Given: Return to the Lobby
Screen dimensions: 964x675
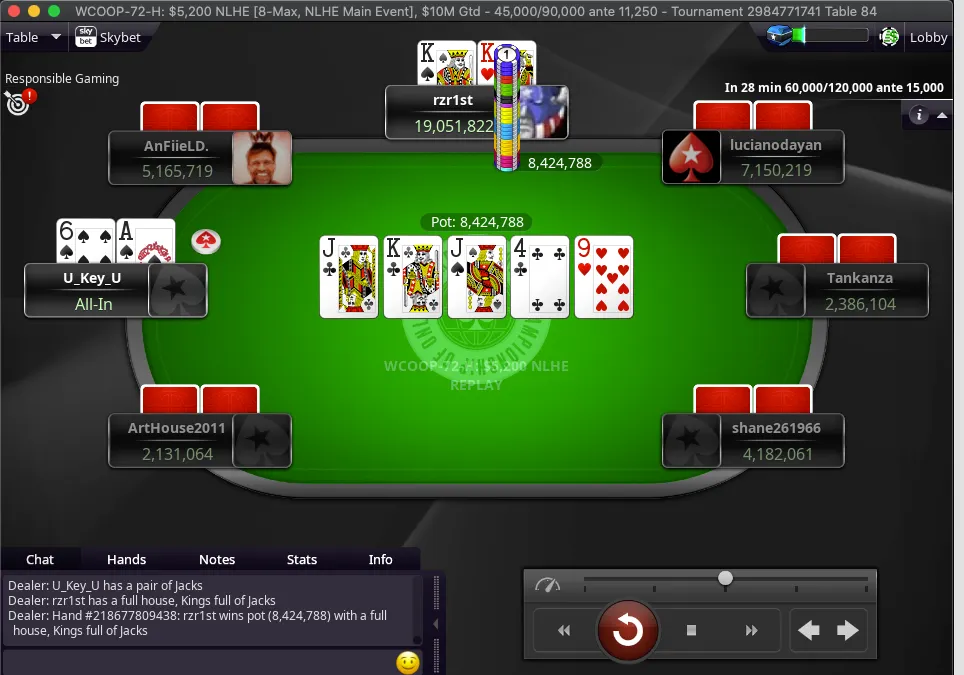Looking at the screenshot, I should pos(928,38).
